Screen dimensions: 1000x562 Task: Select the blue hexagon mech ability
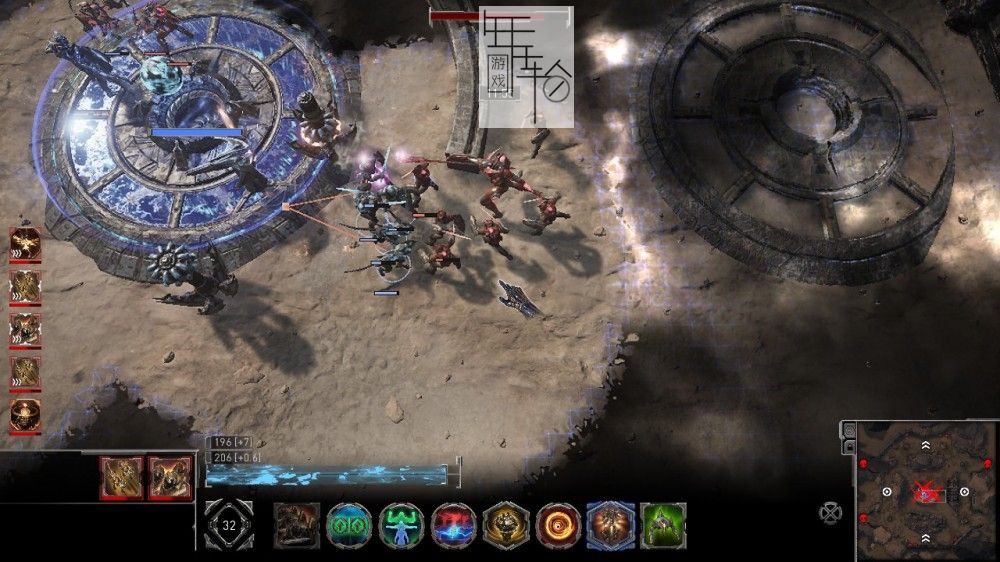(610, 525)
